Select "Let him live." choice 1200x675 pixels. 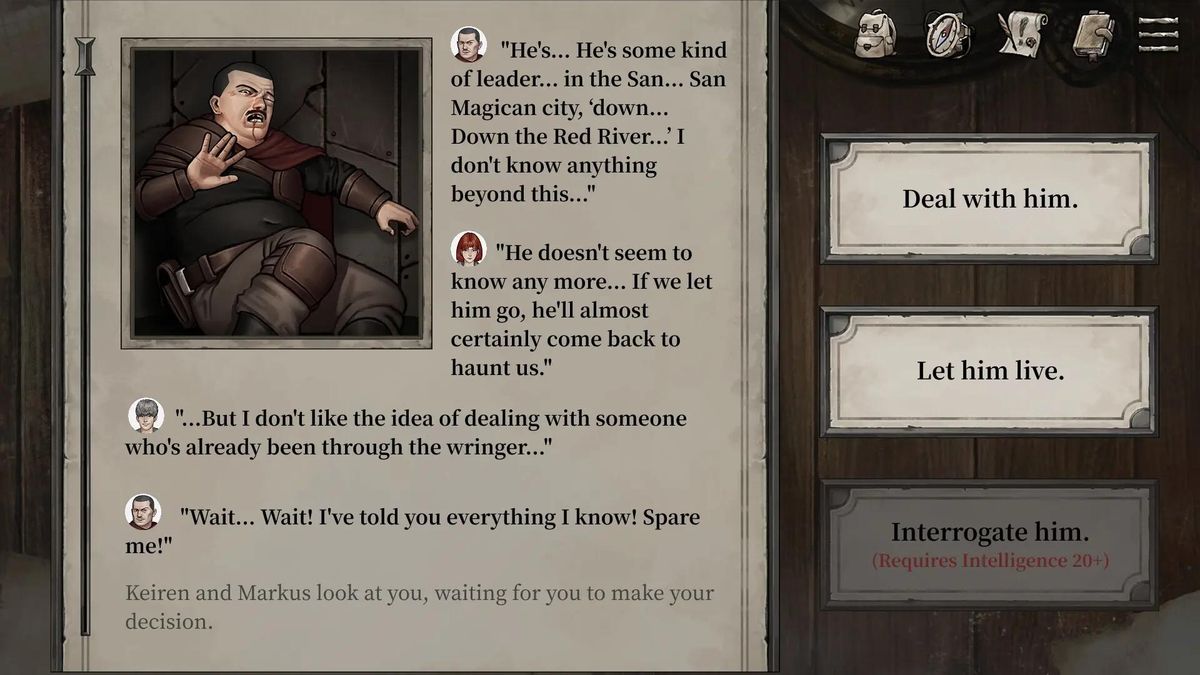pyautogui.click(x=989, y=371)
